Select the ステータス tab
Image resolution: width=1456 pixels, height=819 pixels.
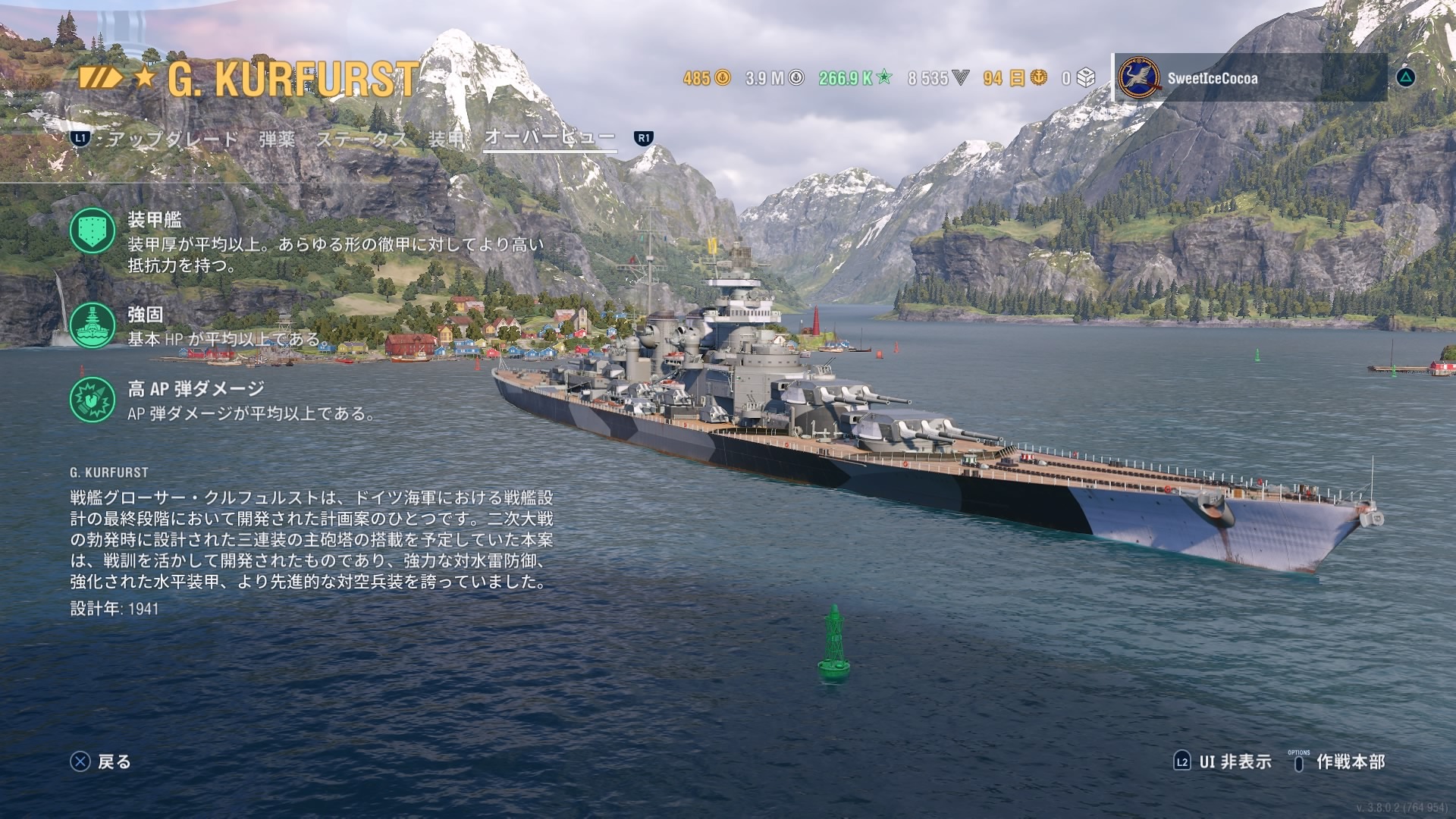point(362,139)
